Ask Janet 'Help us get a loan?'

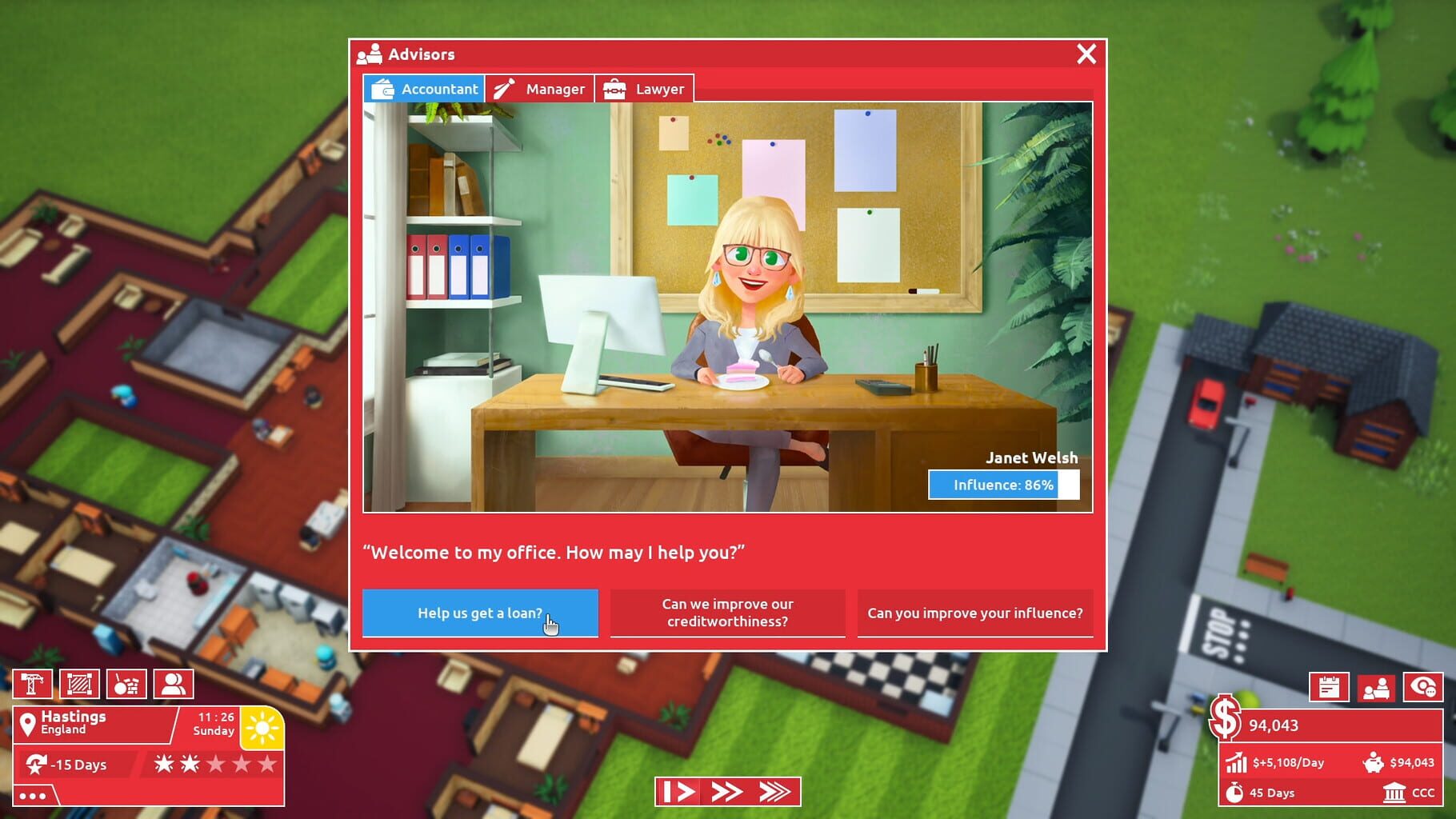coord(480,613)
